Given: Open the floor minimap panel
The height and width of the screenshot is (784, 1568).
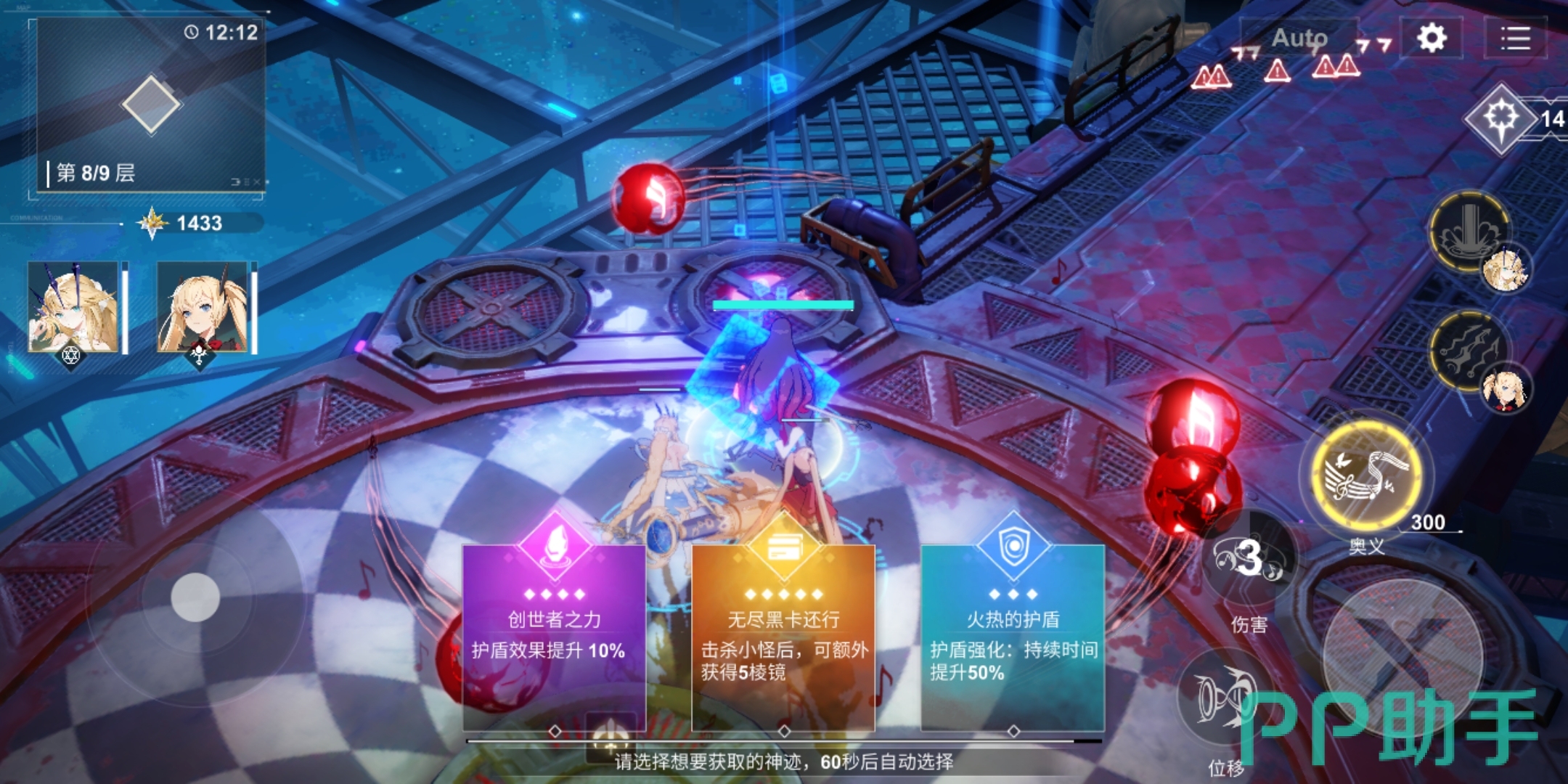Looking at the screenshot, I should click(150, 107).
